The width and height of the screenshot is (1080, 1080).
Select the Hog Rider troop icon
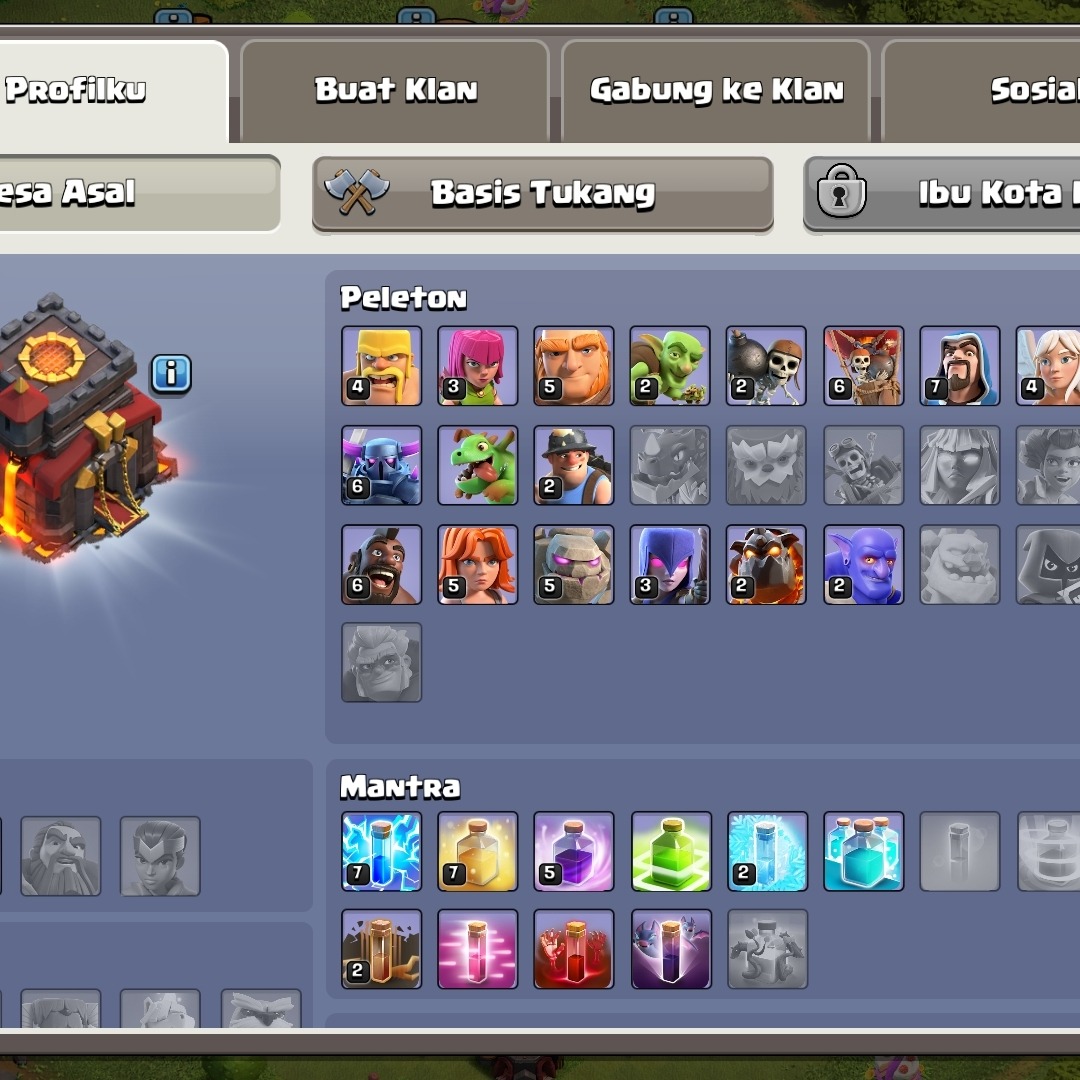pyautogui.click(x=382, y=565)
